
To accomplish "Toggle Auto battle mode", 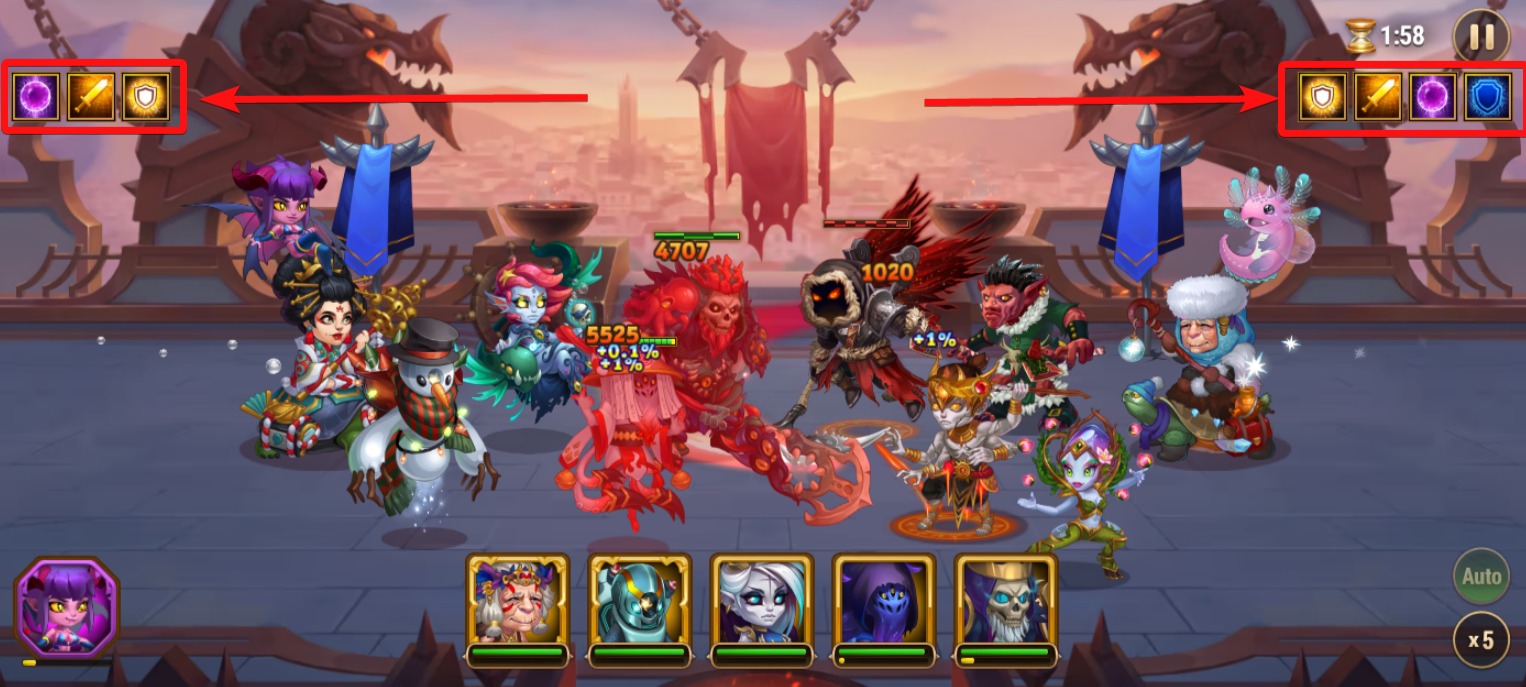I will [x=1481, y=576].
